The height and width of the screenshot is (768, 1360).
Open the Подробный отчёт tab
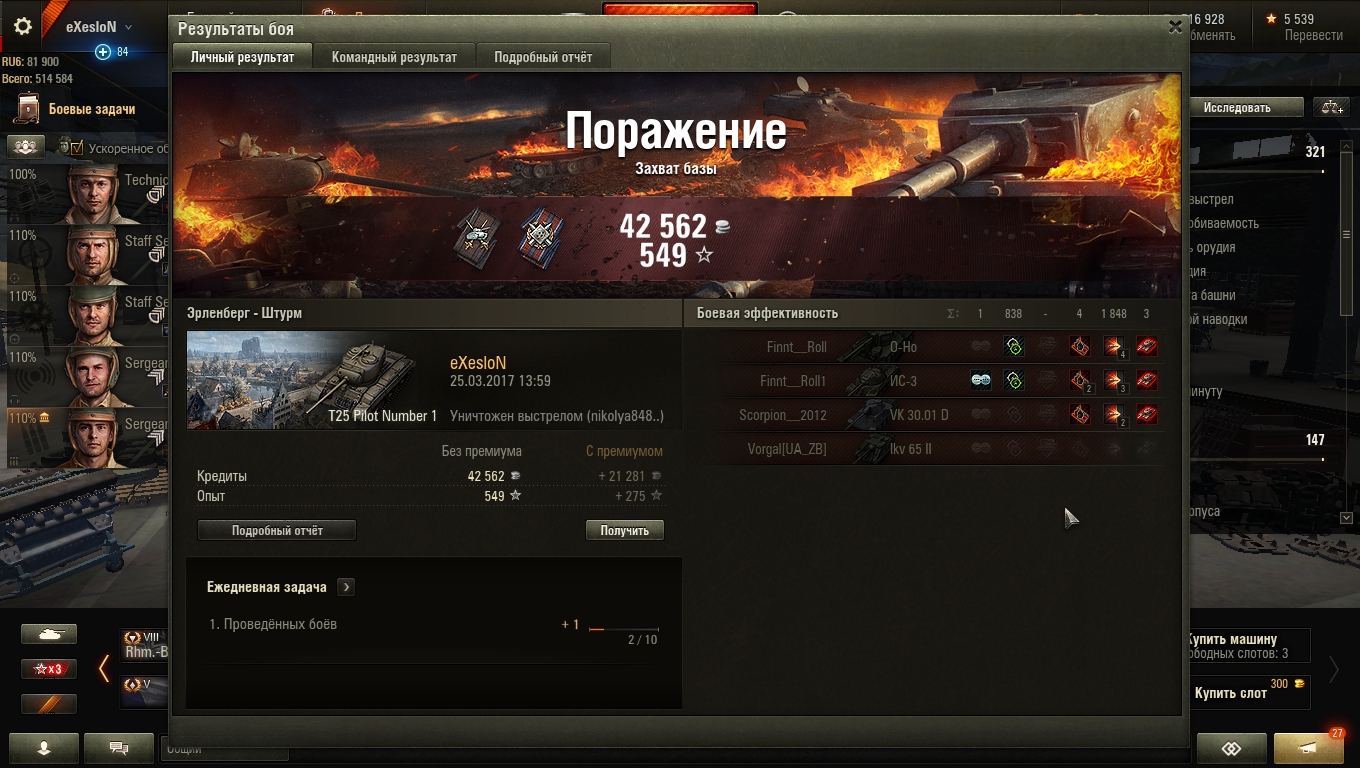tap(543, 57)
